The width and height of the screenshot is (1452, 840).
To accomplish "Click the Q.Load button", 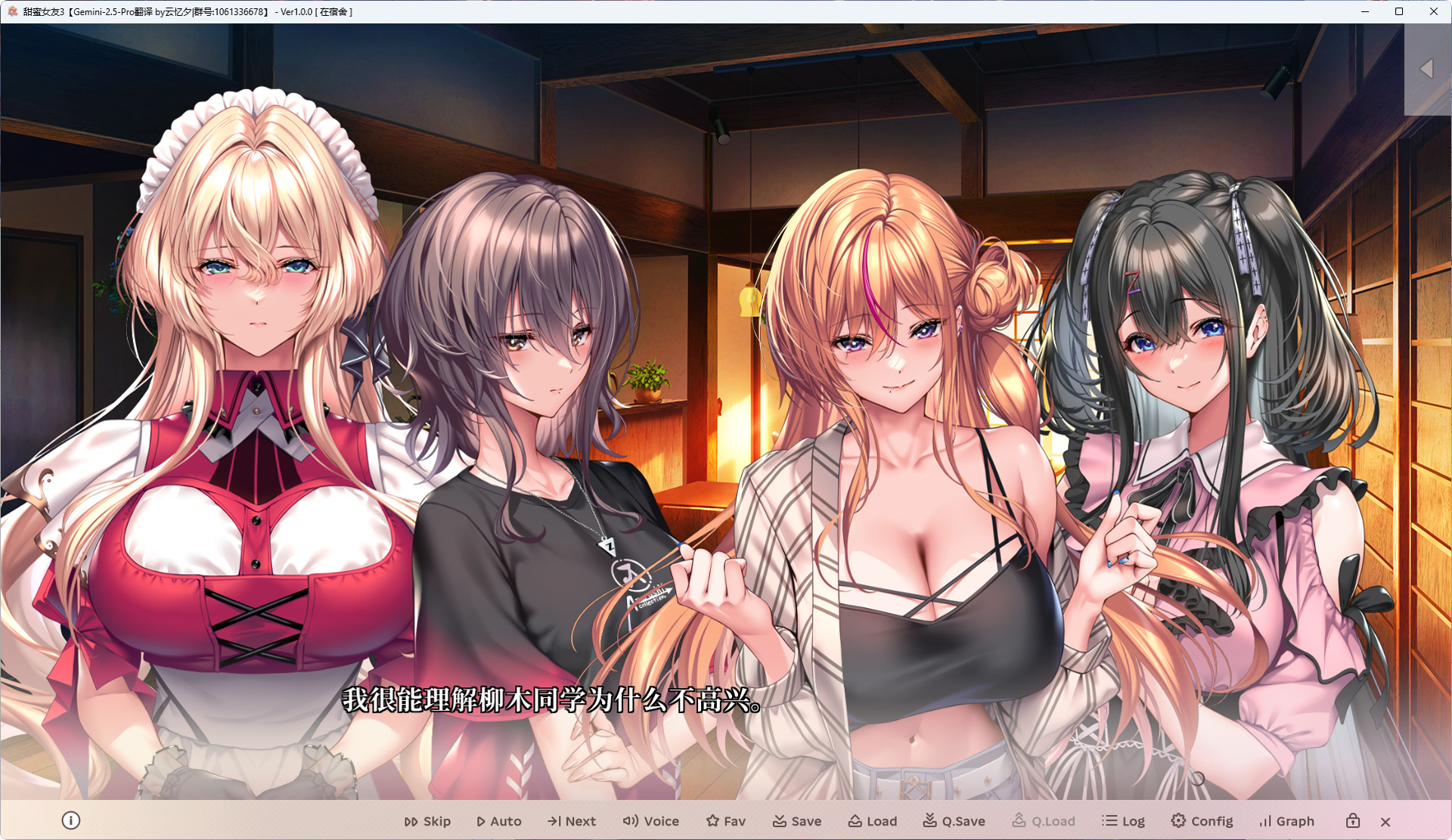I will coord(1044,821).
